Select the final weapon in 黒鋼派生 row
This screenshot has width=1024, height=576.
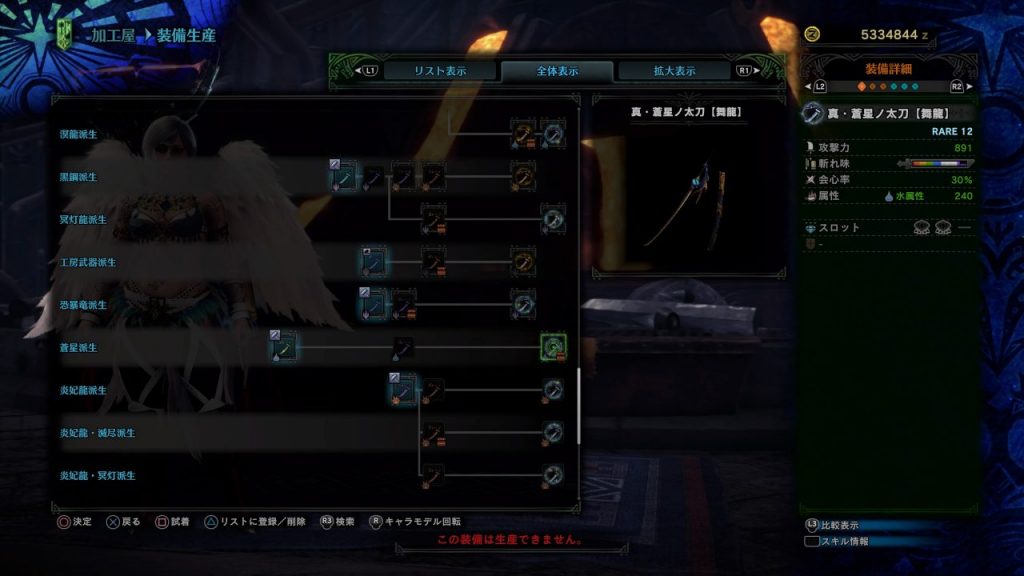tap(524, 176)
